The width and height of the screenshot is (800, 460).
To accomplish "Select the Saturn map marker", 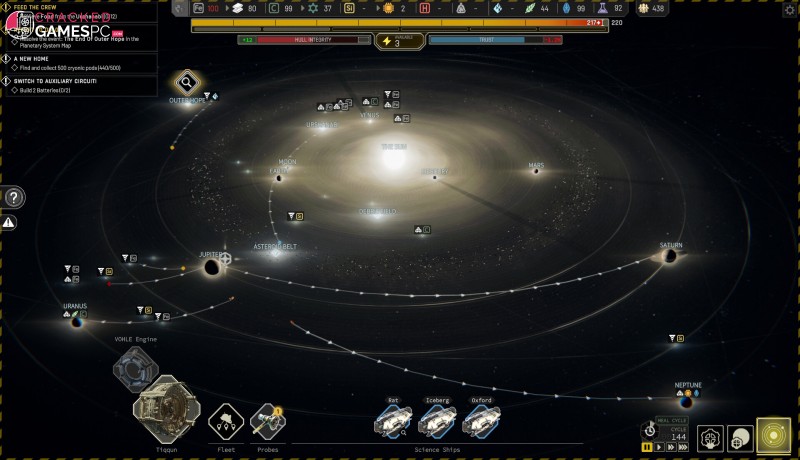I will [671, 256].
